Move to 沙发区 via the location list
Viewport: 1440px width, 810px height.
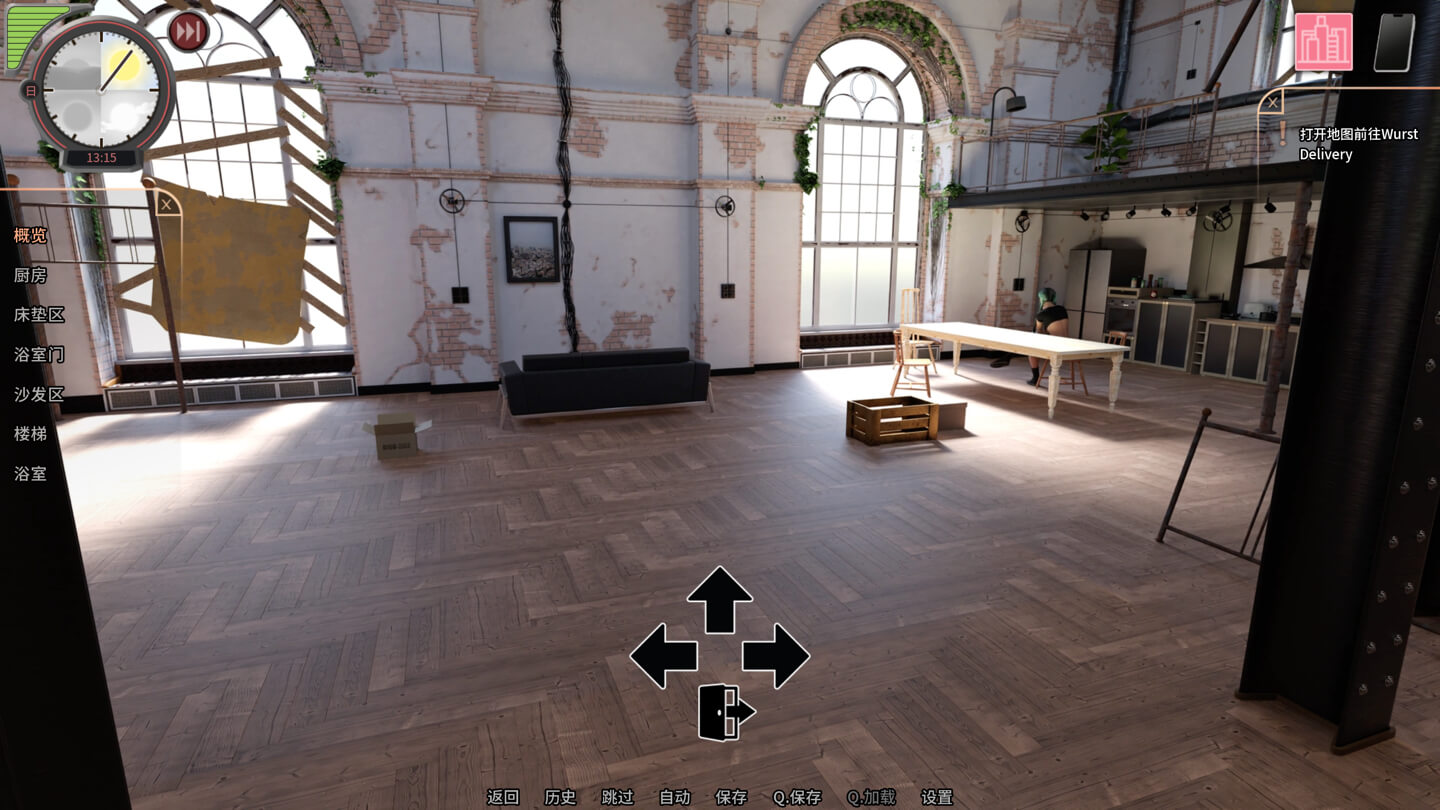39,394
